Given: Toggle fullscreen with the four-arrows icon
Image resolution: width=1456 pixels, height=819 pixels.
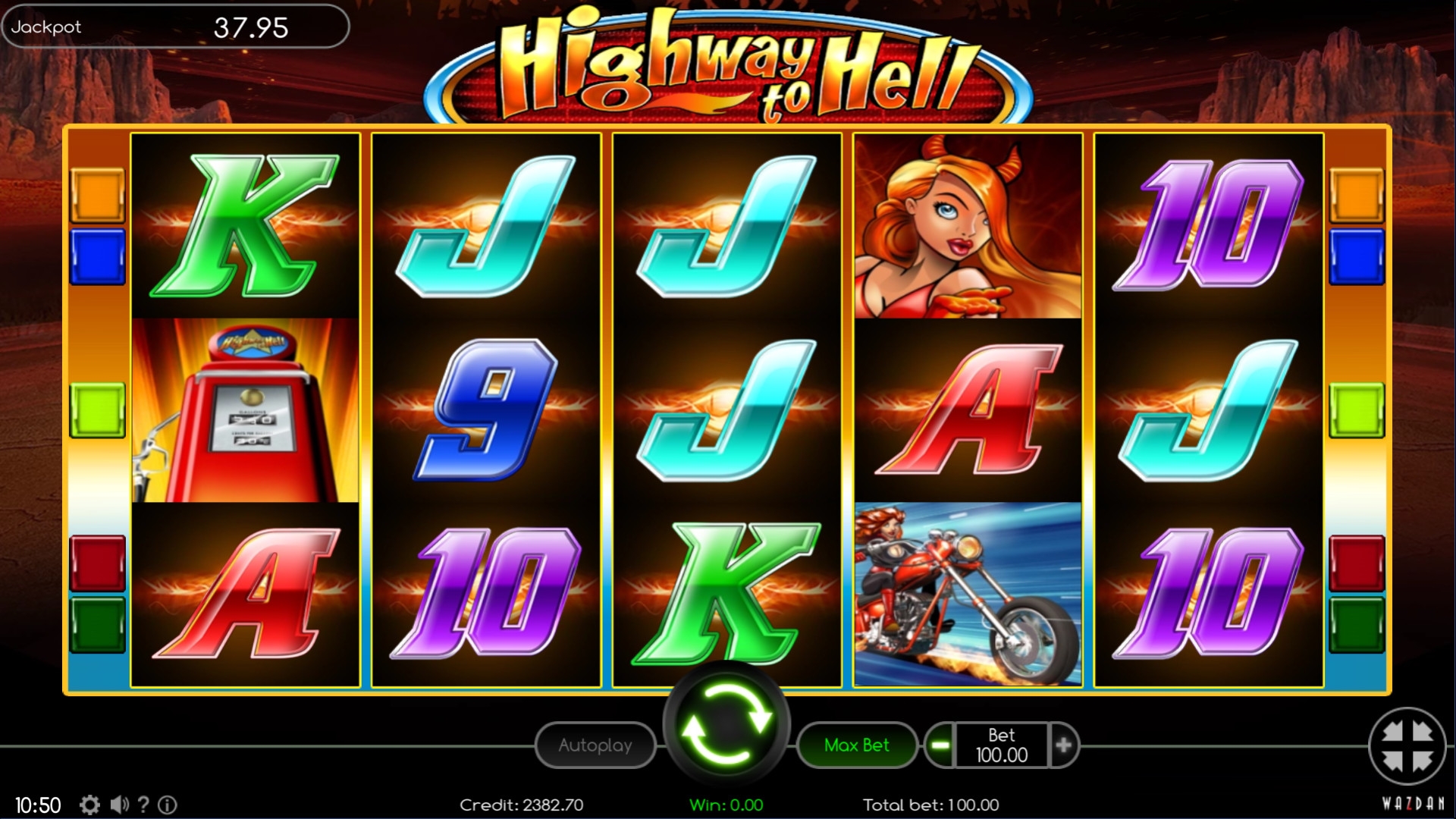Looking at the screenshot, I should (1407, 746).
